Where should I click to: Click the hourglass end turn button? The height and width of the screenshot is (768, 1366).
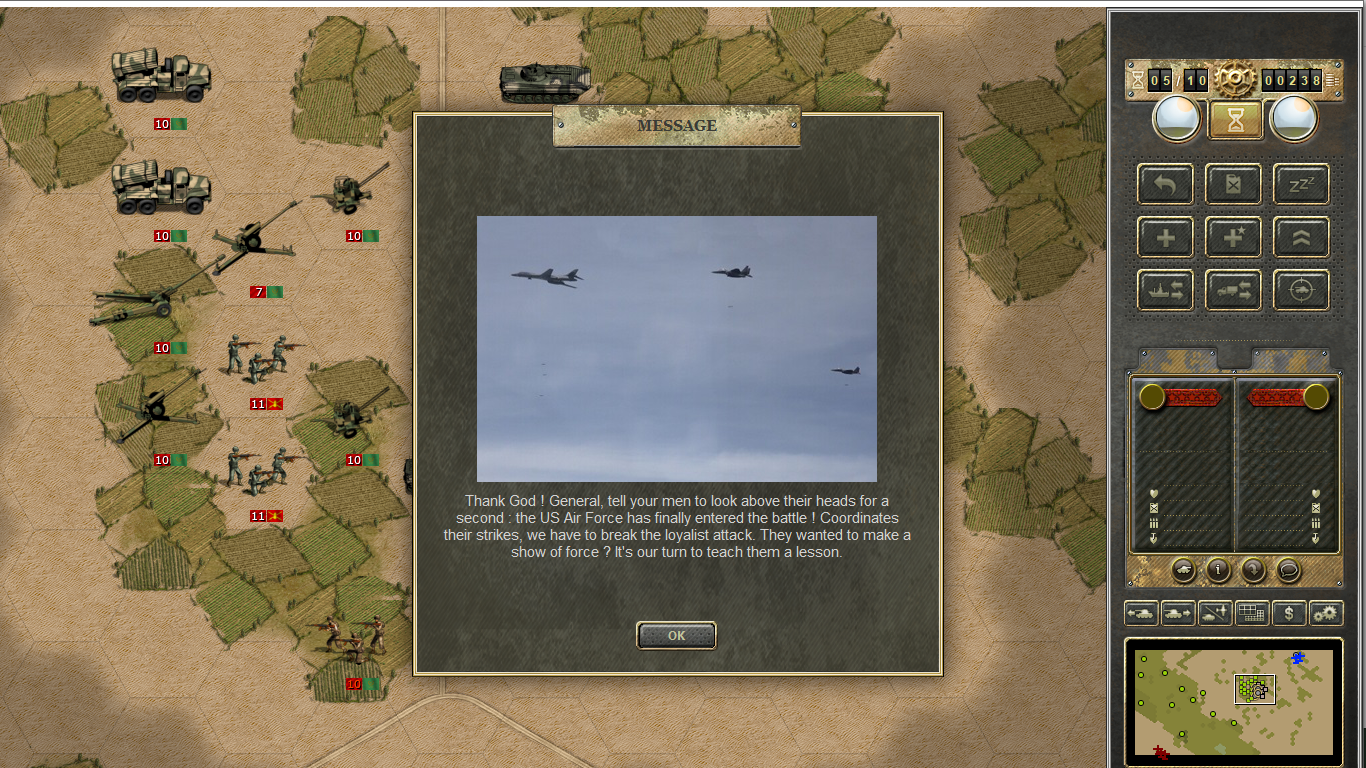pyautogui.click(x=1236, y=120)
